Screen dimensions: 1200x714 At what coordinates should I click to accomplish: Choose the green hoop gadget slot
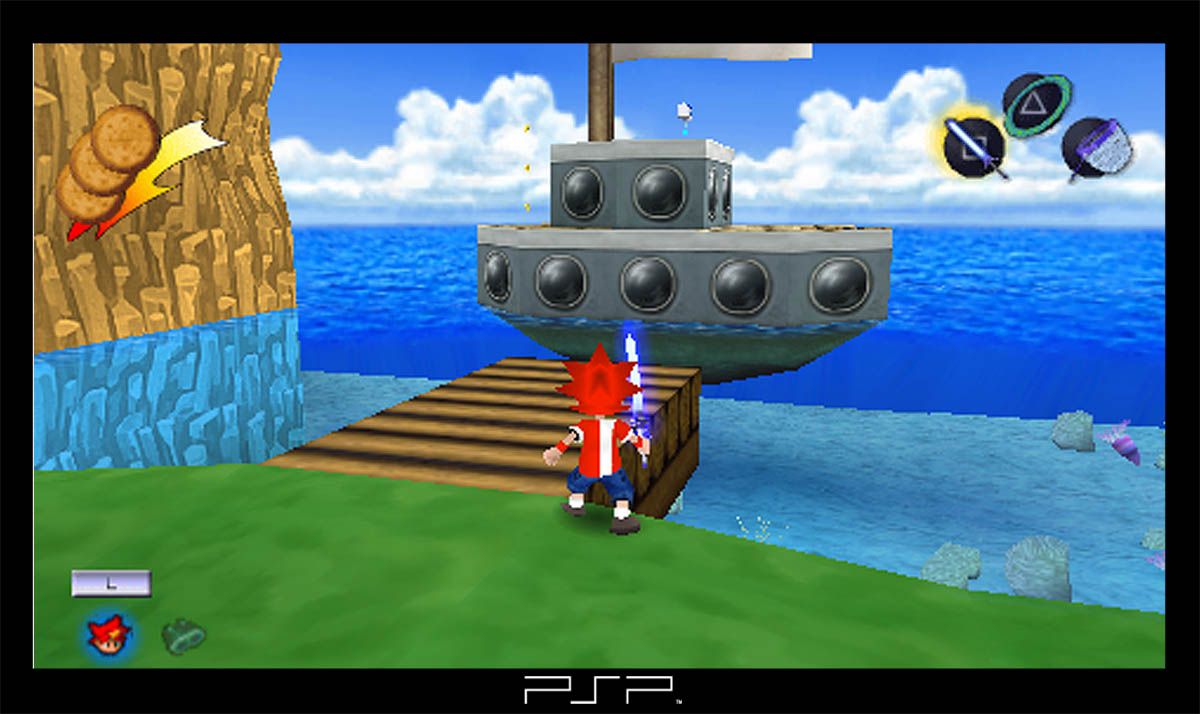point(1036,104)
